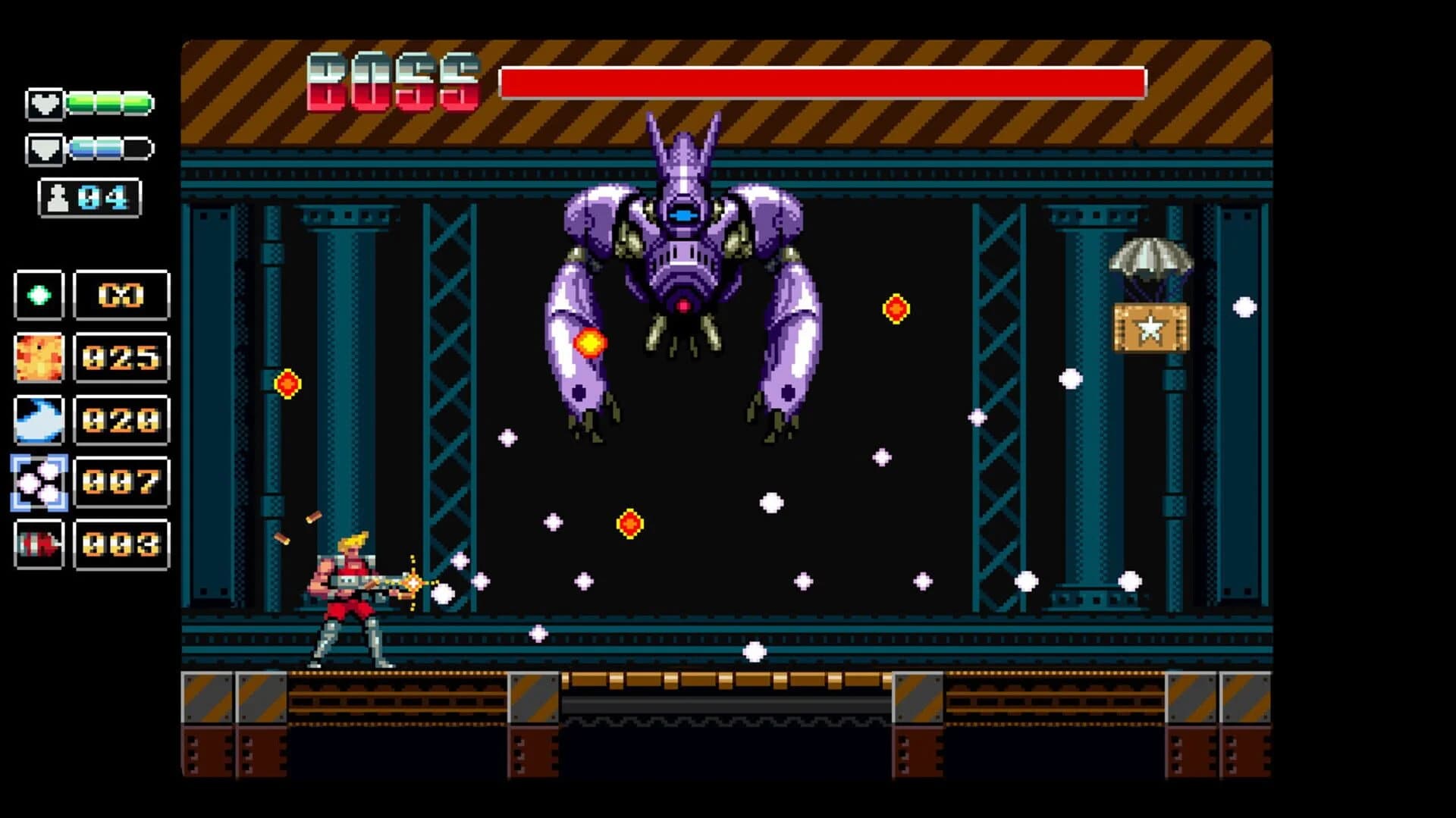Viewport: 1456px width, 818px height.
Task: Click the lives counter showing 04
Action: tap(90, 197)
